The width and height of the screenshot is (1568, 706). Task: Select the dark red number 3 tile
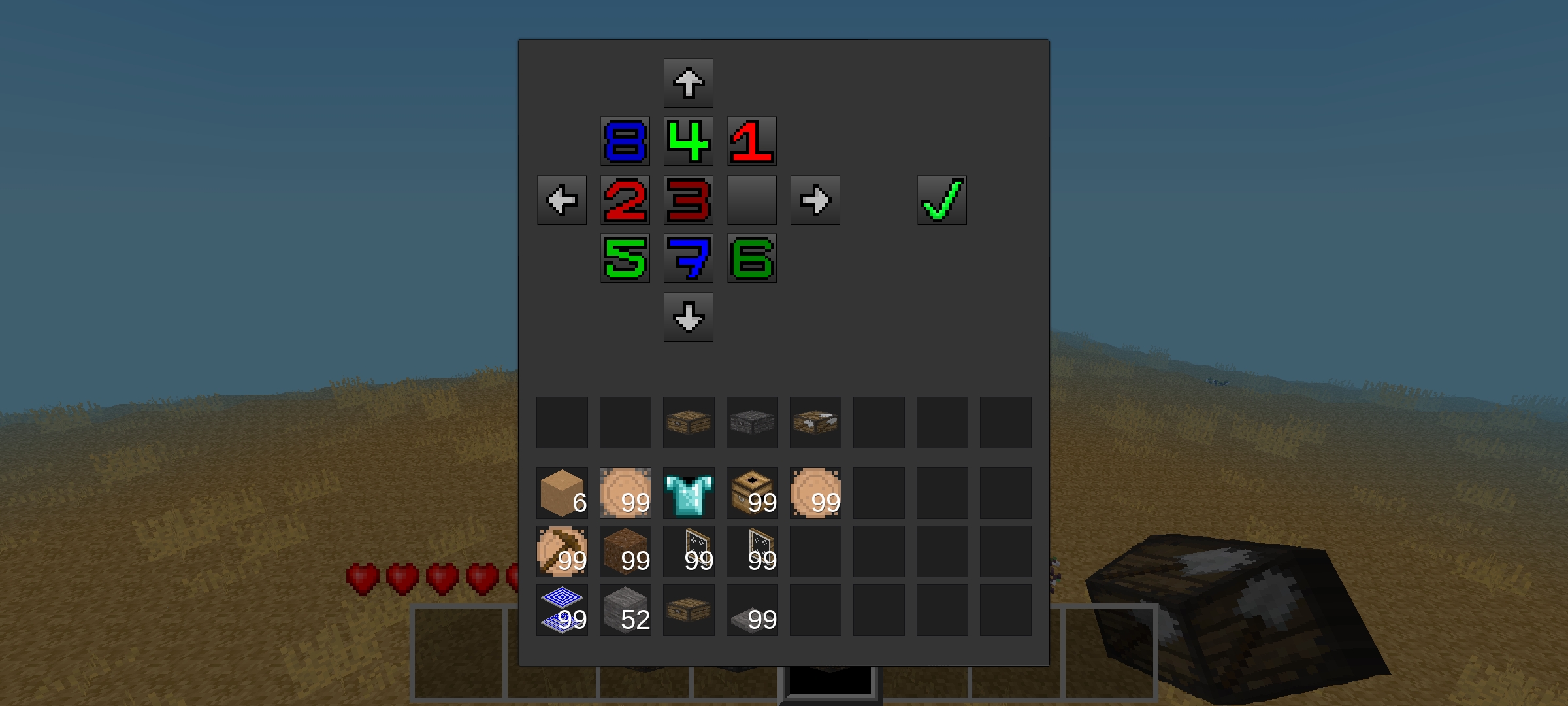click(688, 200)
